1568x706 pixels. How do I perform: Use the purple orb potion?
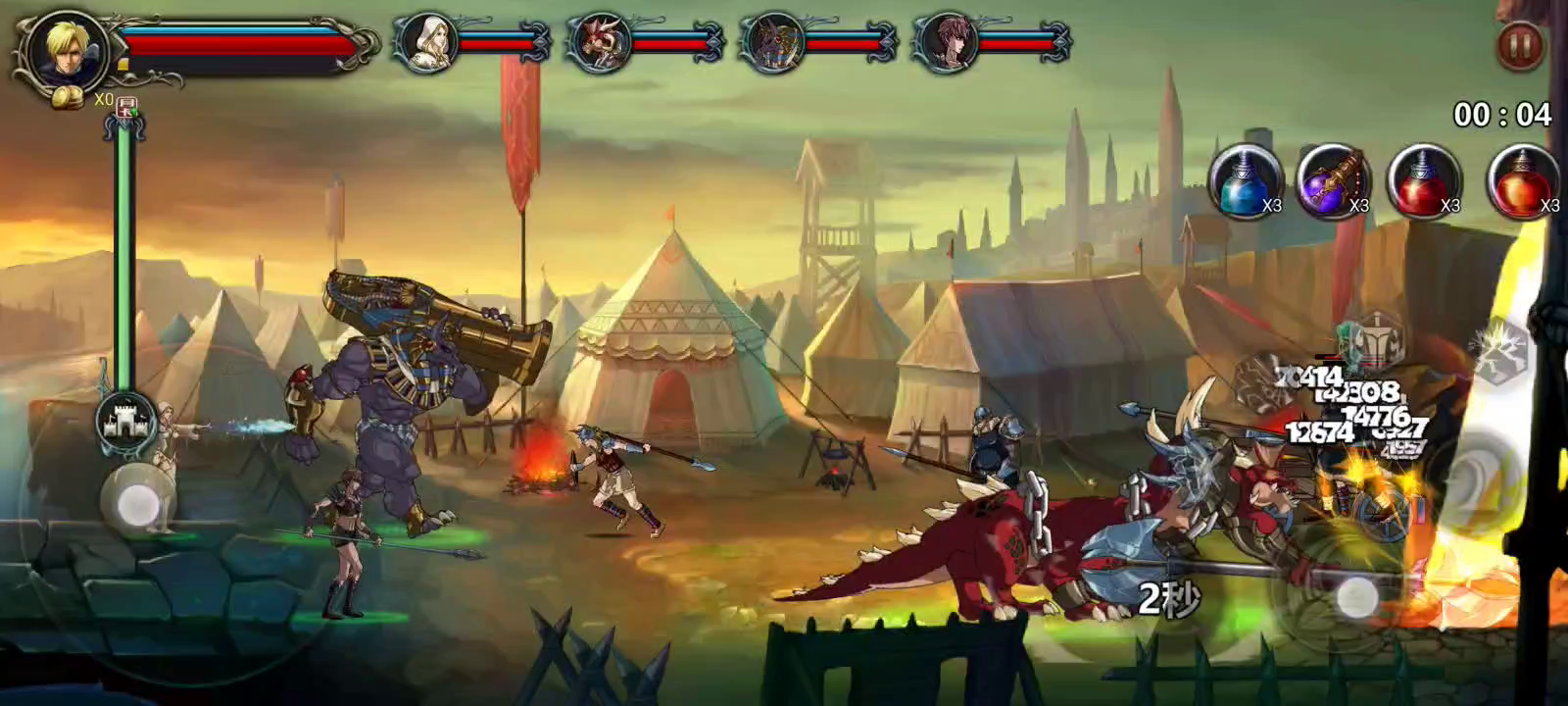[x=1333, y=181]
